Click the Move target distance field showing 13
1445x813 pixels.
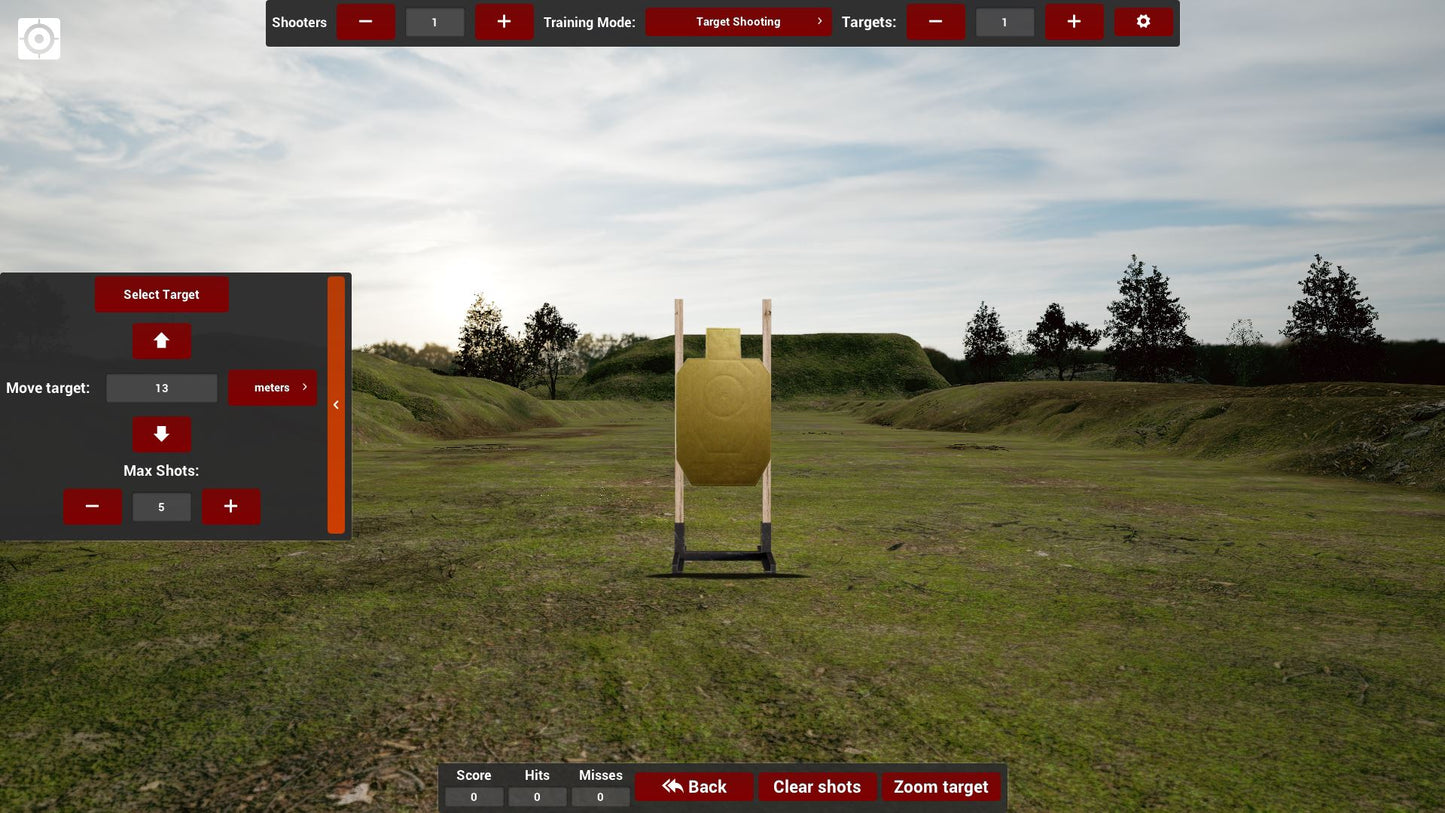click(x=161, y=387)
